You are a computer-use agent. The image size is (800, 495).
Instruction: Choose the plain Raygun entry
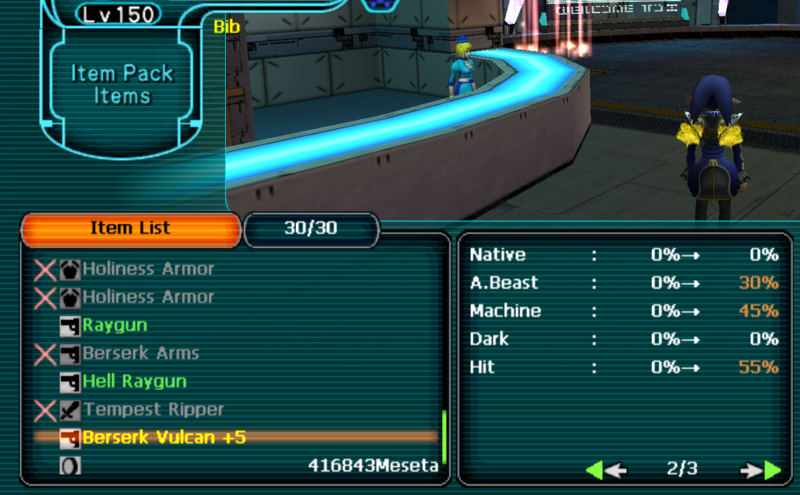(x=115, y=325)
